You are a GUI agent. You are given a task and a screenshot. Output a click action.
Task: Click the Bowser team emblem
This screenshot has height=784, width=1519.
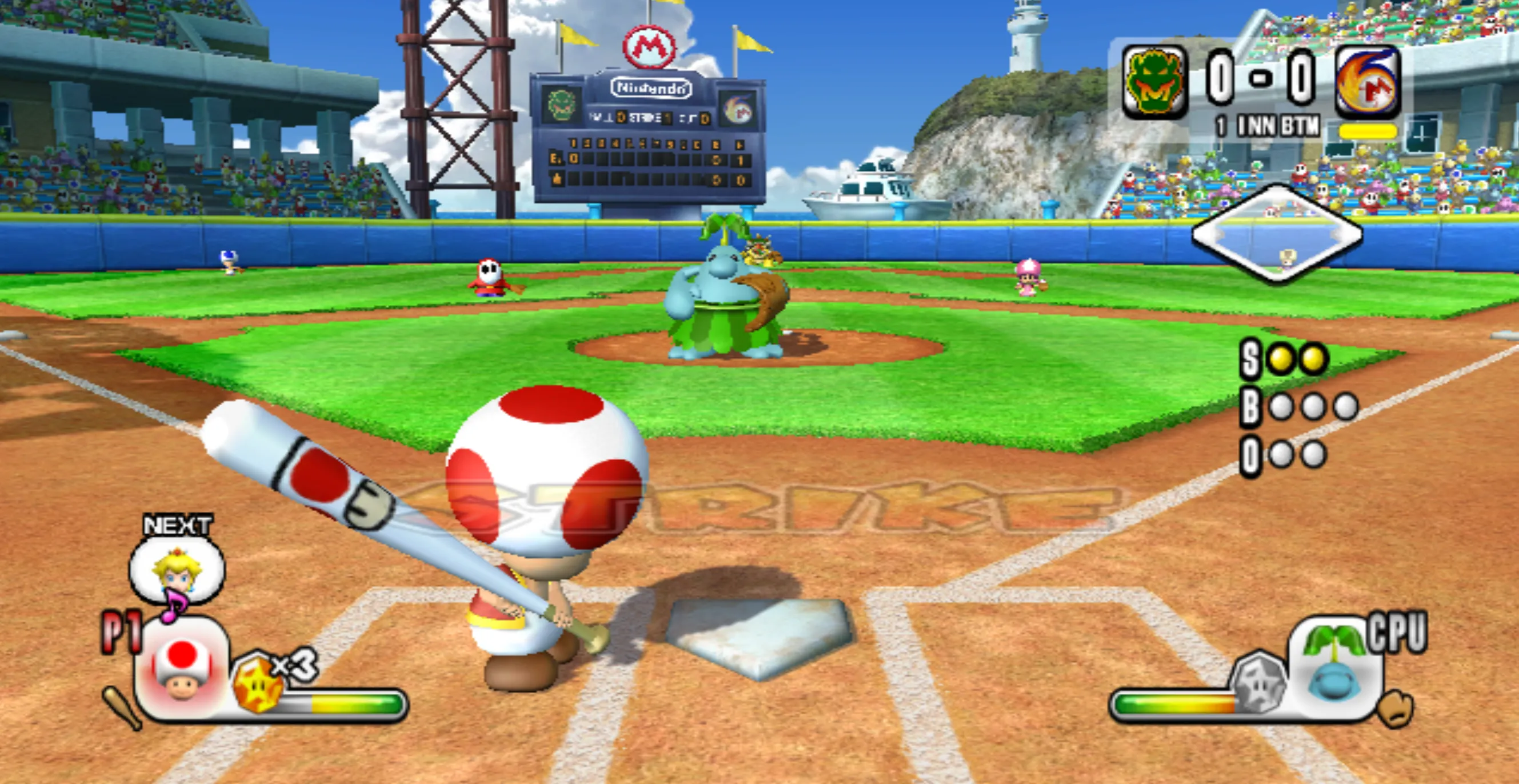point(1154,81)
